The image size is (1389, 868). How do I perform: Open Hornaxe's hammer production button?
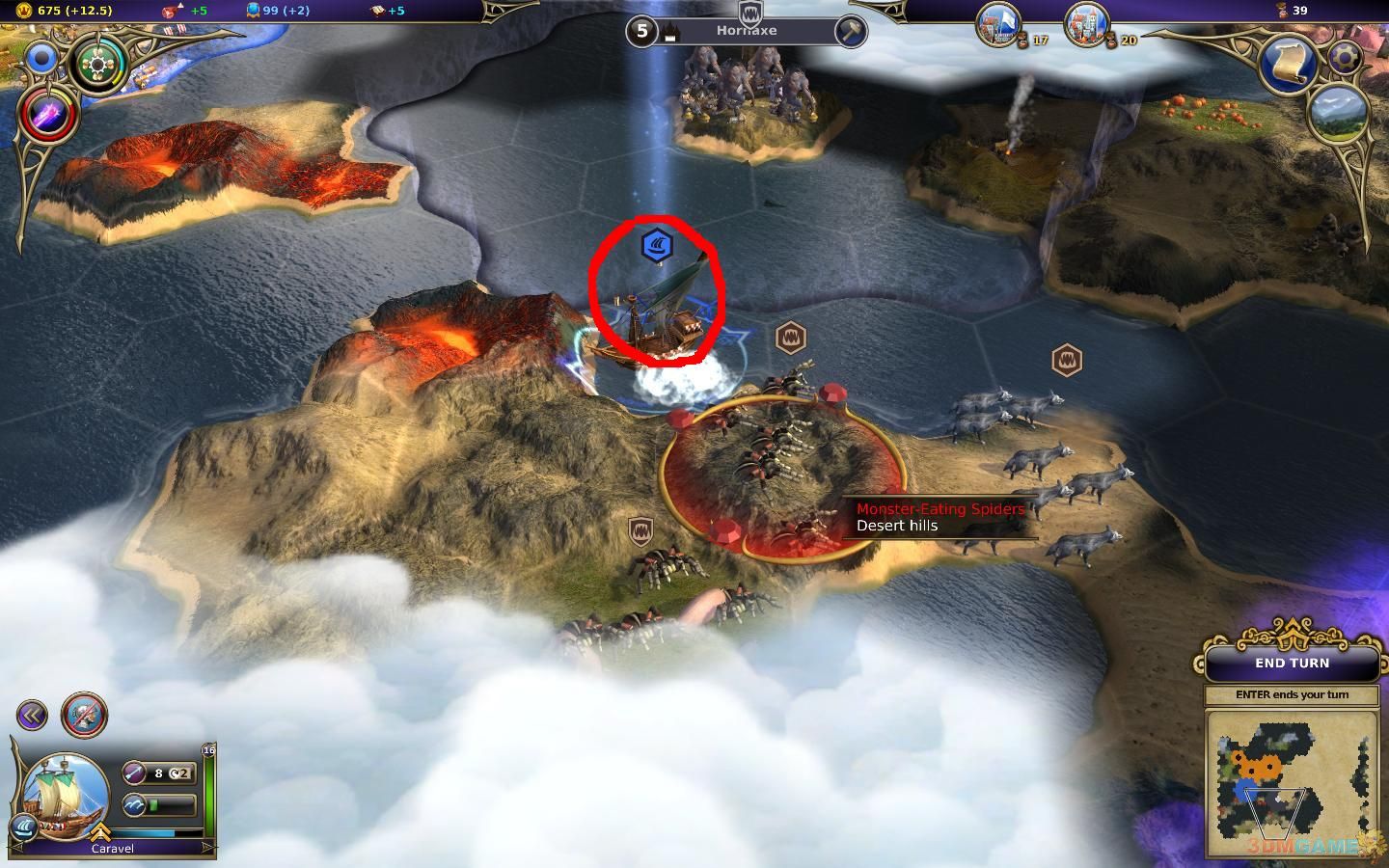(x=850, y=32)
